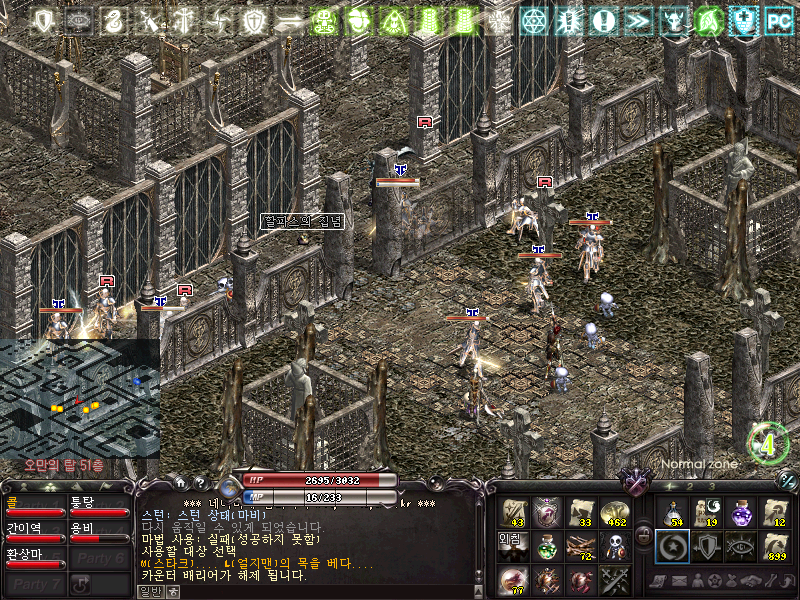Click the PC icon in buff bar
The image size is (800, 600).
[778, 19]
